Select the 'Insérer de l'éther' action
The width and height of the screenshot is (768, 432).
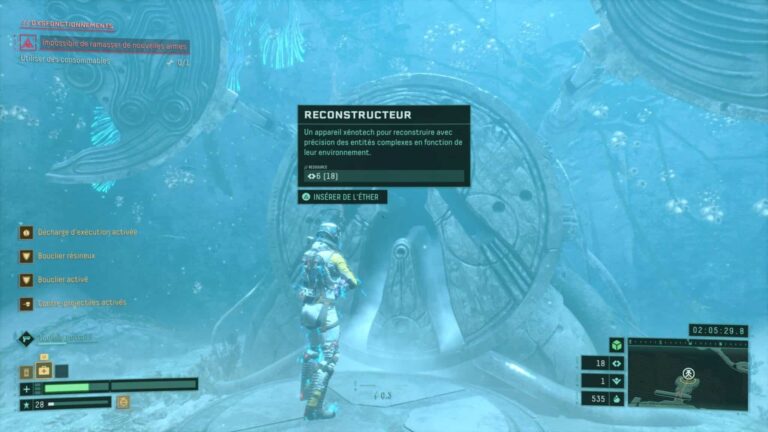pos(342,197)
